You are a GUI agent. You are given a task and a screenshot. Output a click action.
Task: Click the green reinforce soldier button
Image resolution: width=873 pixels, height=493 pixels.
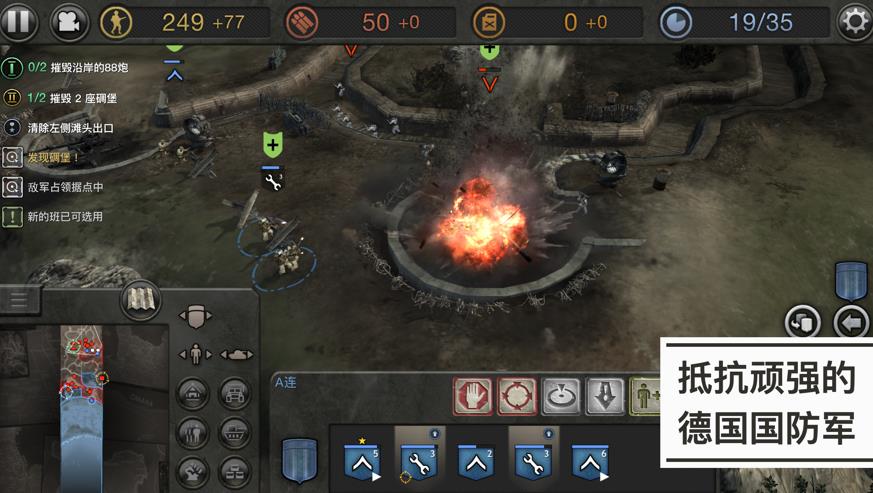tap(645, 396)
